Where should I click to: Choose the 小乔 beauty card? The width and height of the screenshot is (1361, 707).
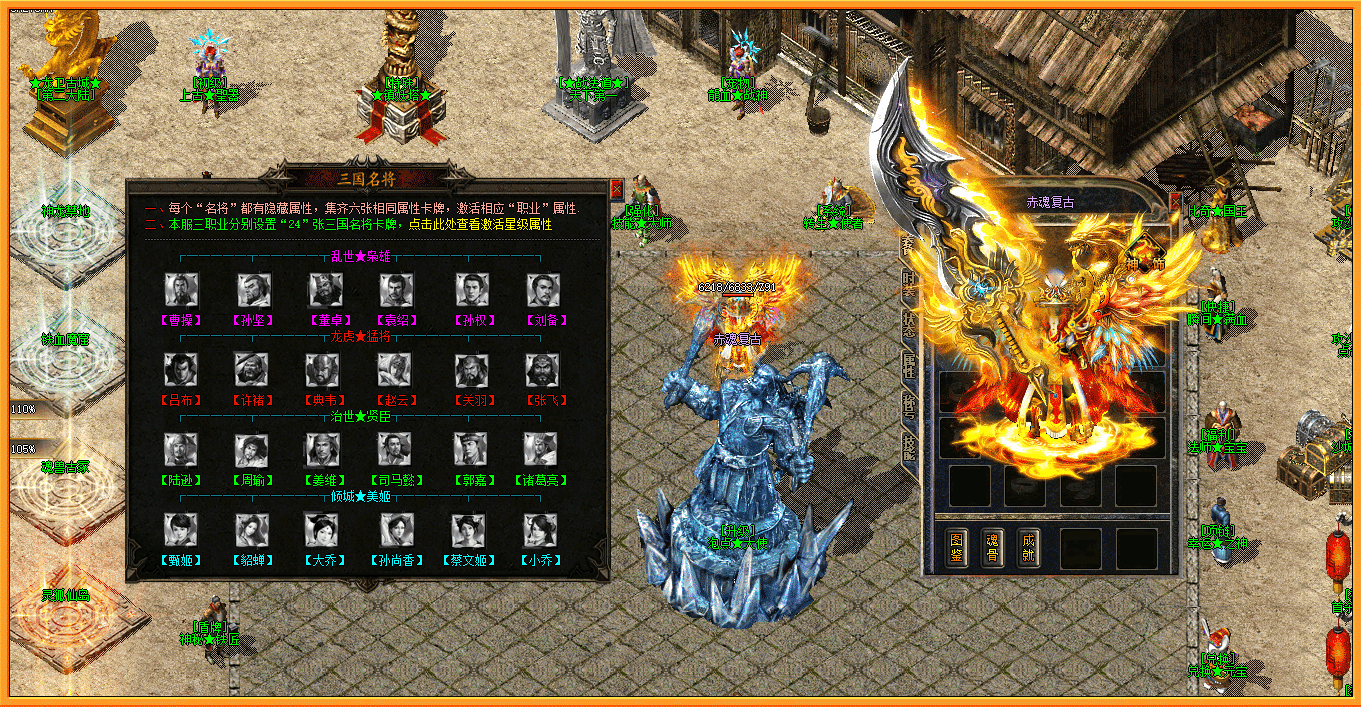tap(541, 531)
